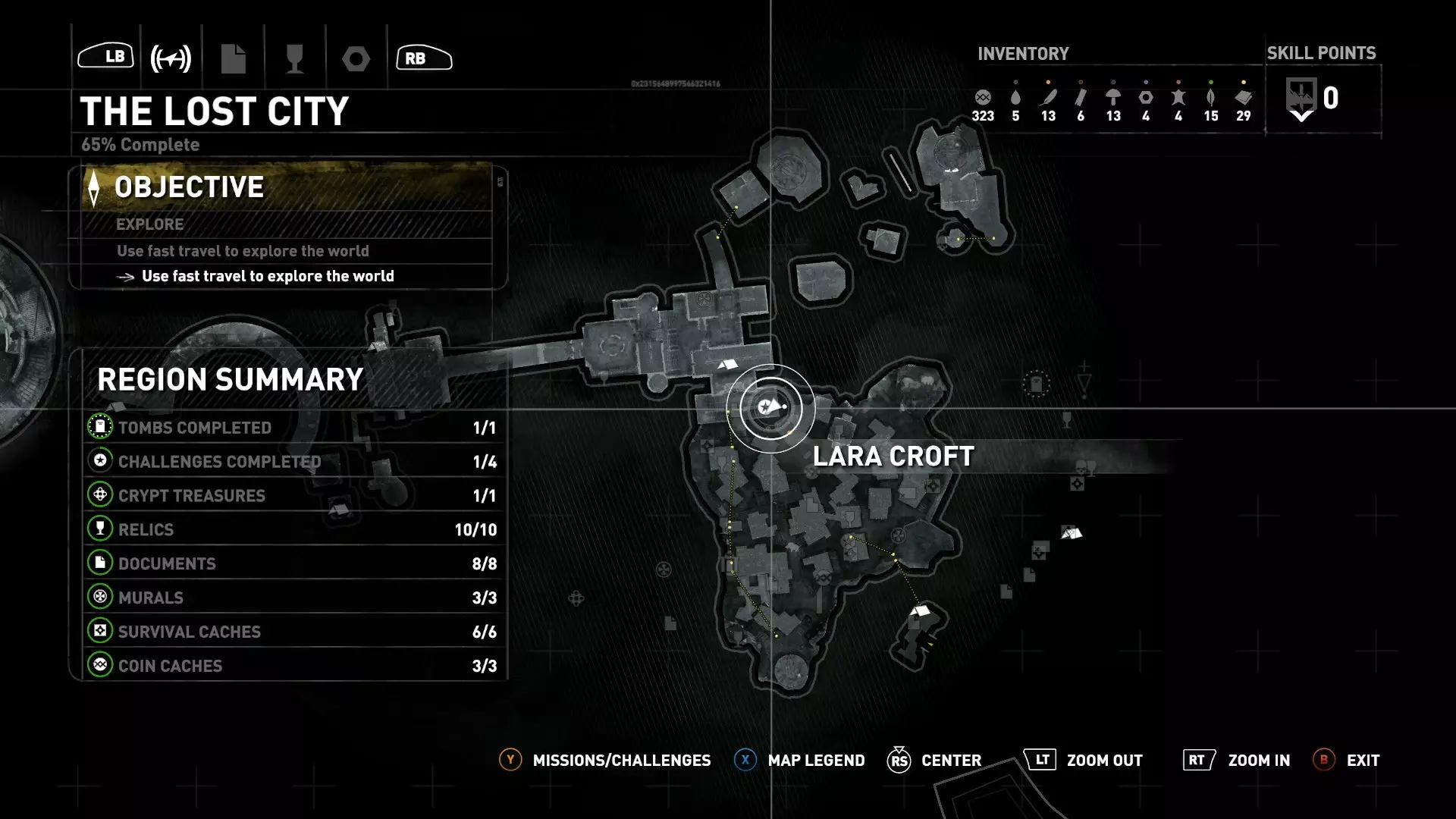The height and width of the screenshot is (819, 1456).
Task: Switch to the relics chalice tab
Action: coord(294,58)
